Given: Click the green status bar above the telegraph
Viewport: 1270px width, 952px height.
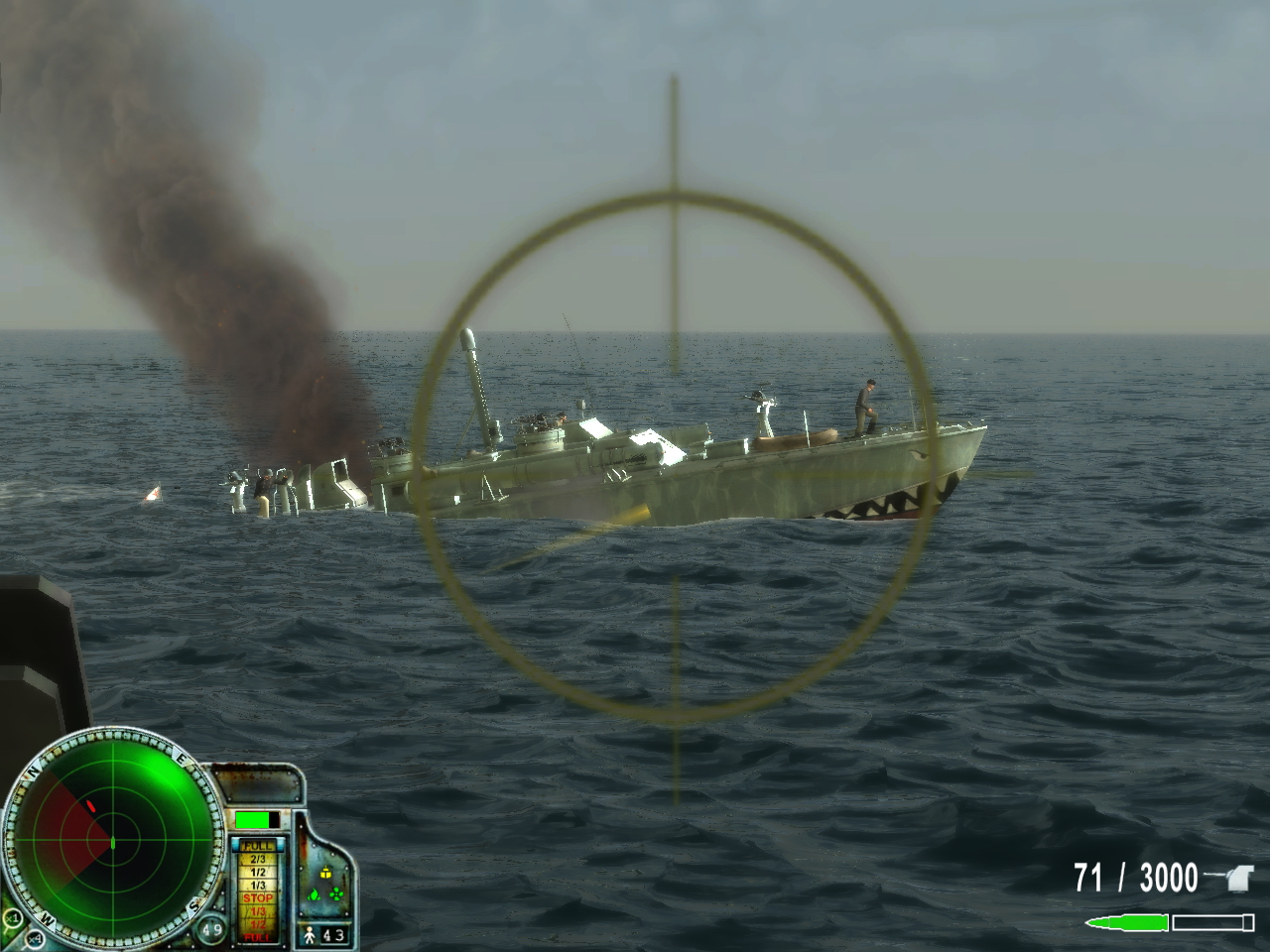Looking at the screenshot, I should point(252,819).
